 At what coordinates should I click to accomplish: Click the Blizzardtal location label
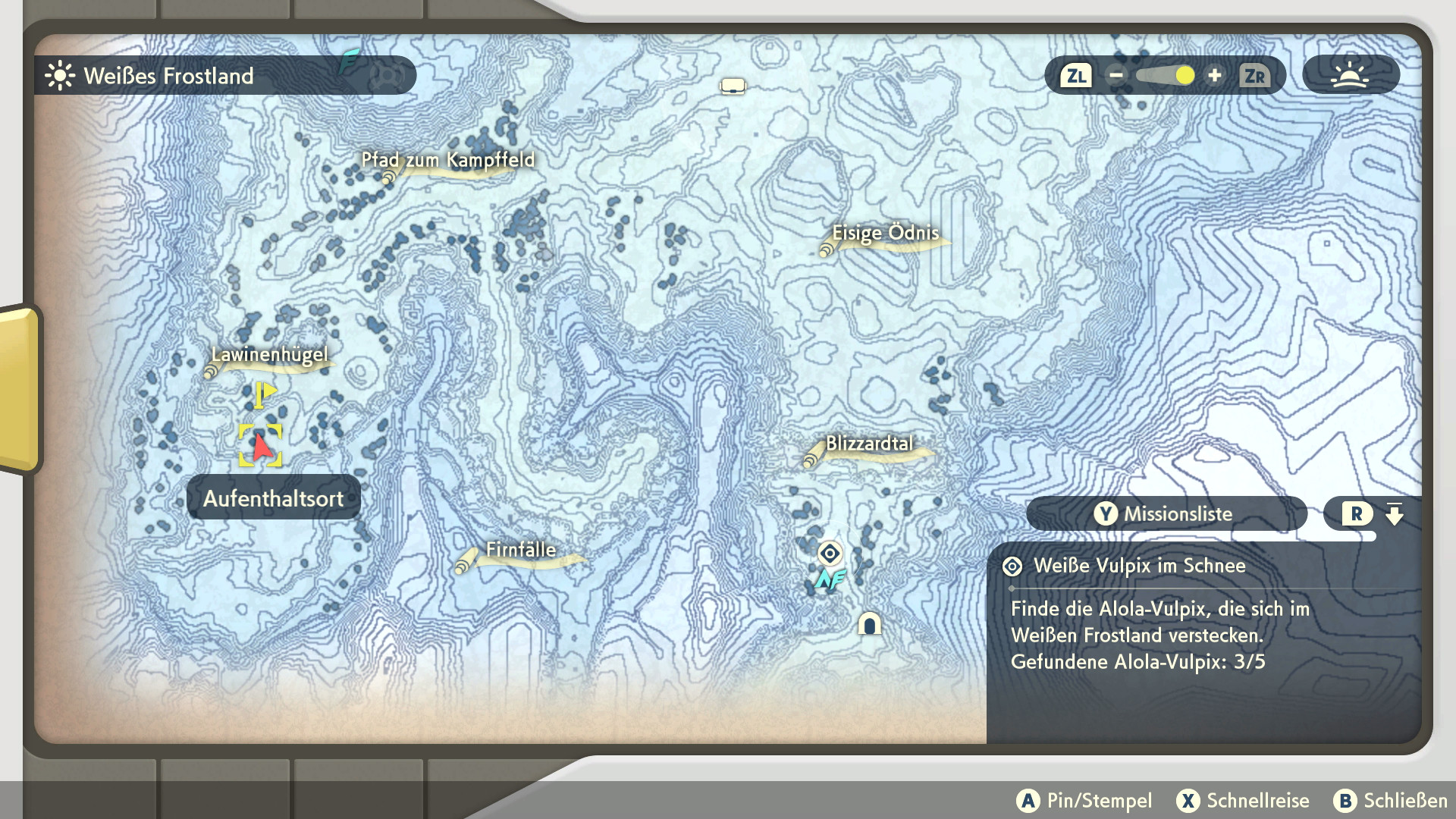(869, 444)
